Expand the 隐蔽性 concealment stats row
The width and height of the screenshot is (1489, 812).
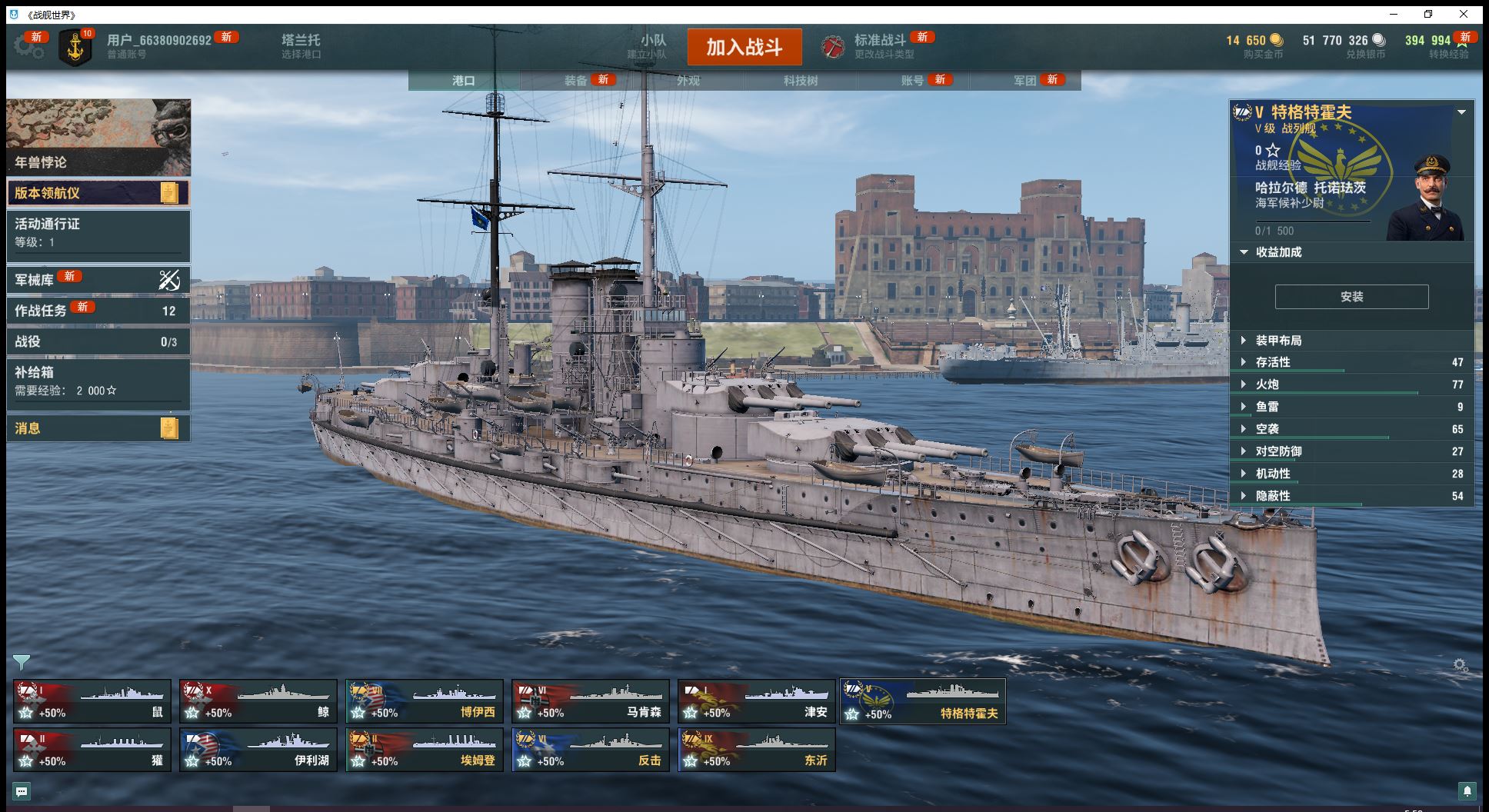click(x=1273, y=496)
